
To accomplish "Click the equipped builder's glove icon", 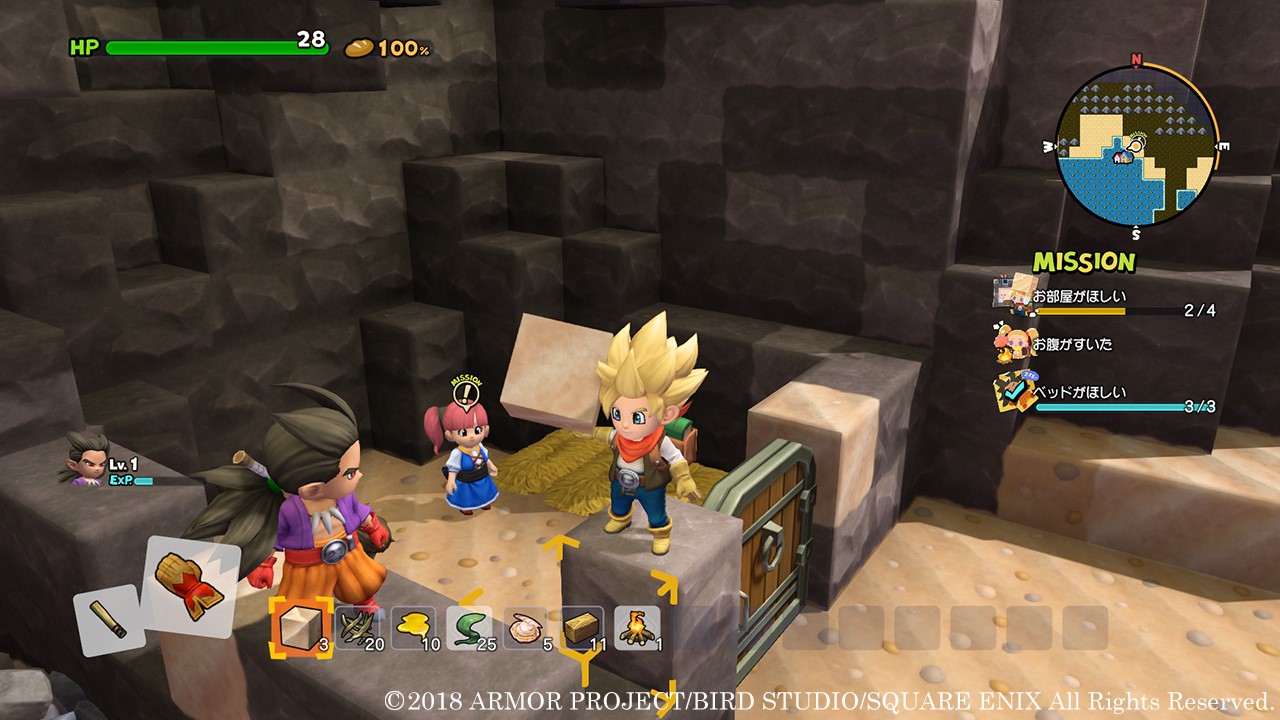I will click(x=192, y=583).
